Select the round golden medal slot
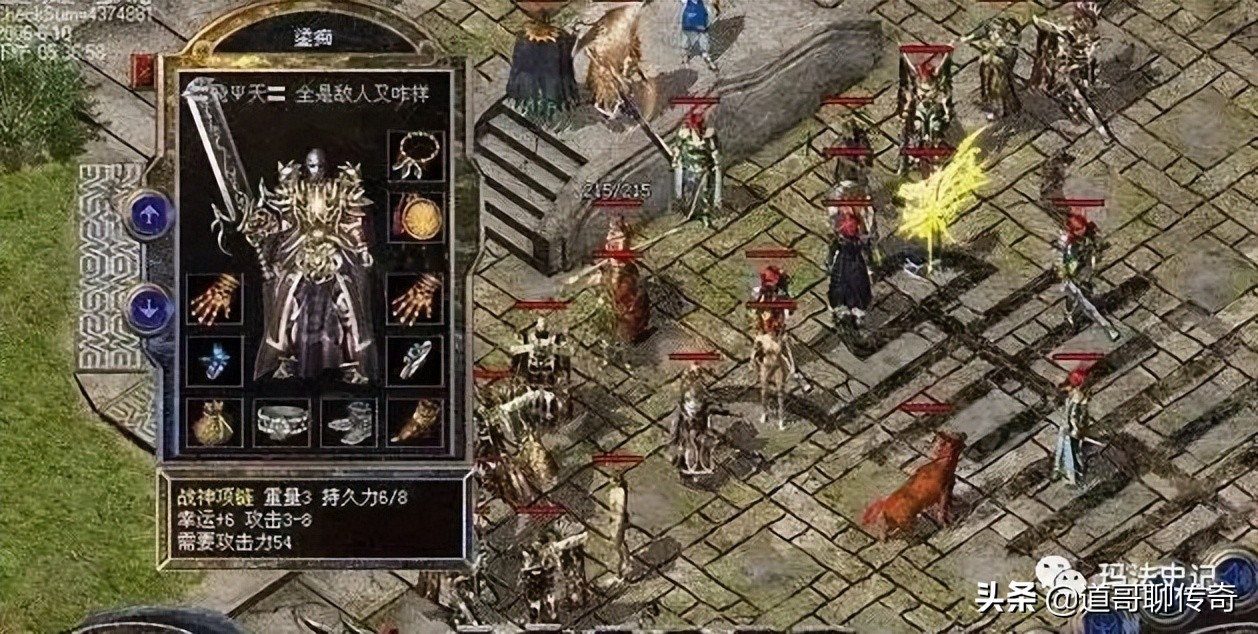Screen dimensions: 1258x634 tap(415, 216)
